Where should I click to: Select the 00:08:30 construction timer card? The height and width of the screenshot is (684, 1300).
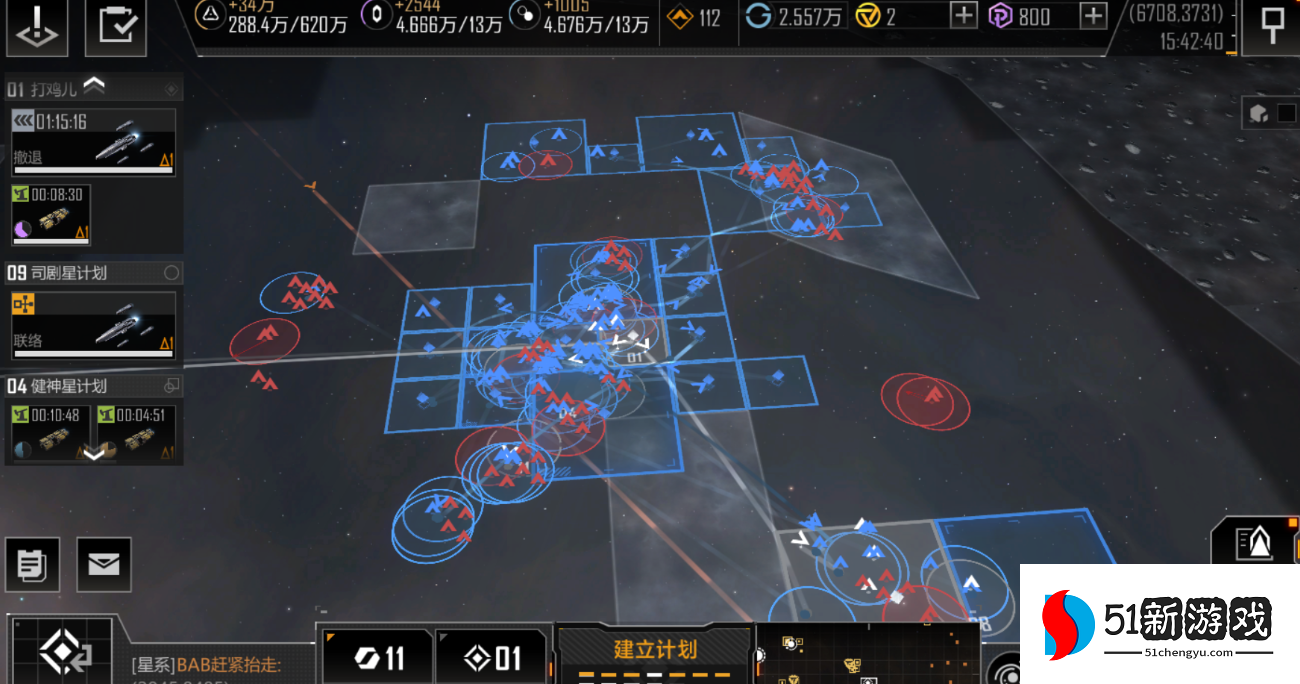coord(50,214)
